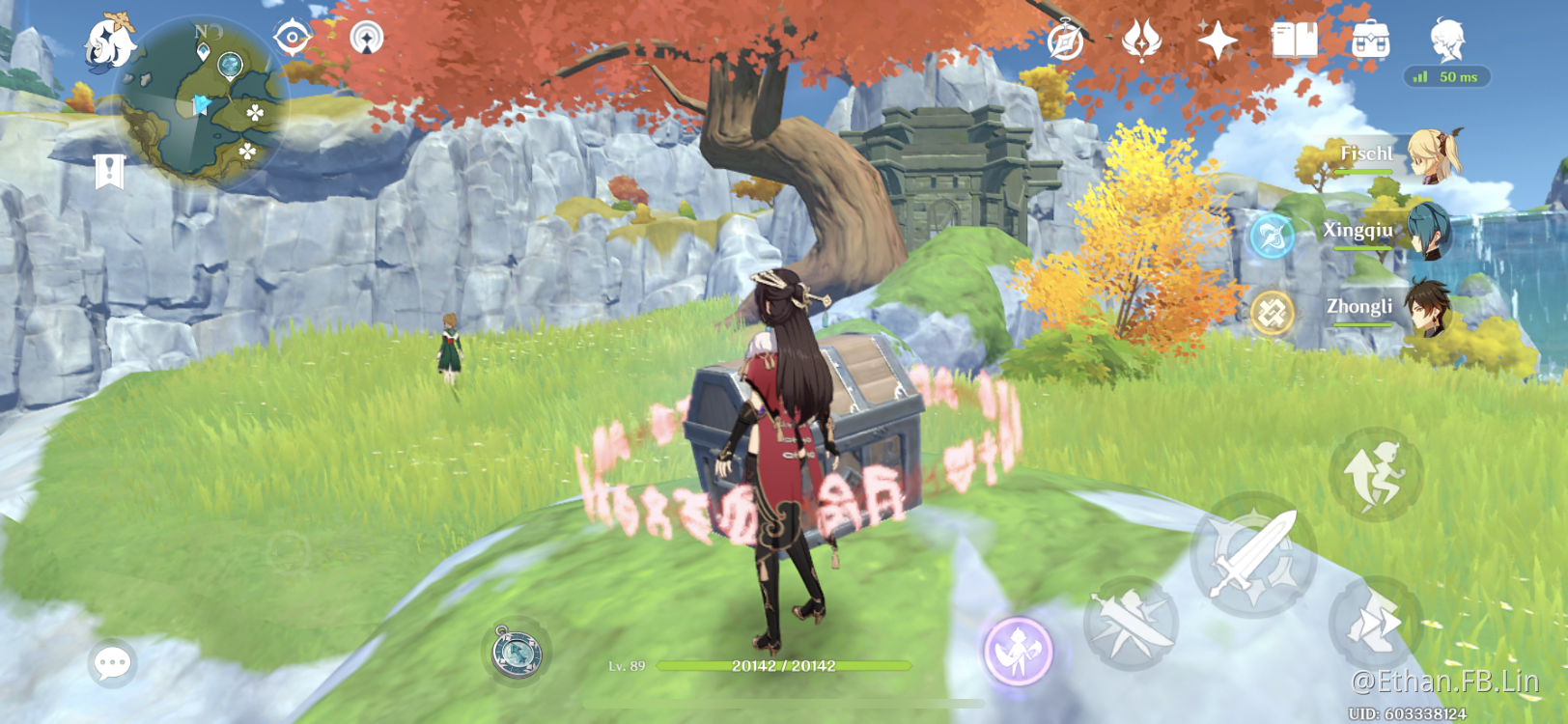
Task: Open the Wish menu star icon
Action: tap(1218, 41)
